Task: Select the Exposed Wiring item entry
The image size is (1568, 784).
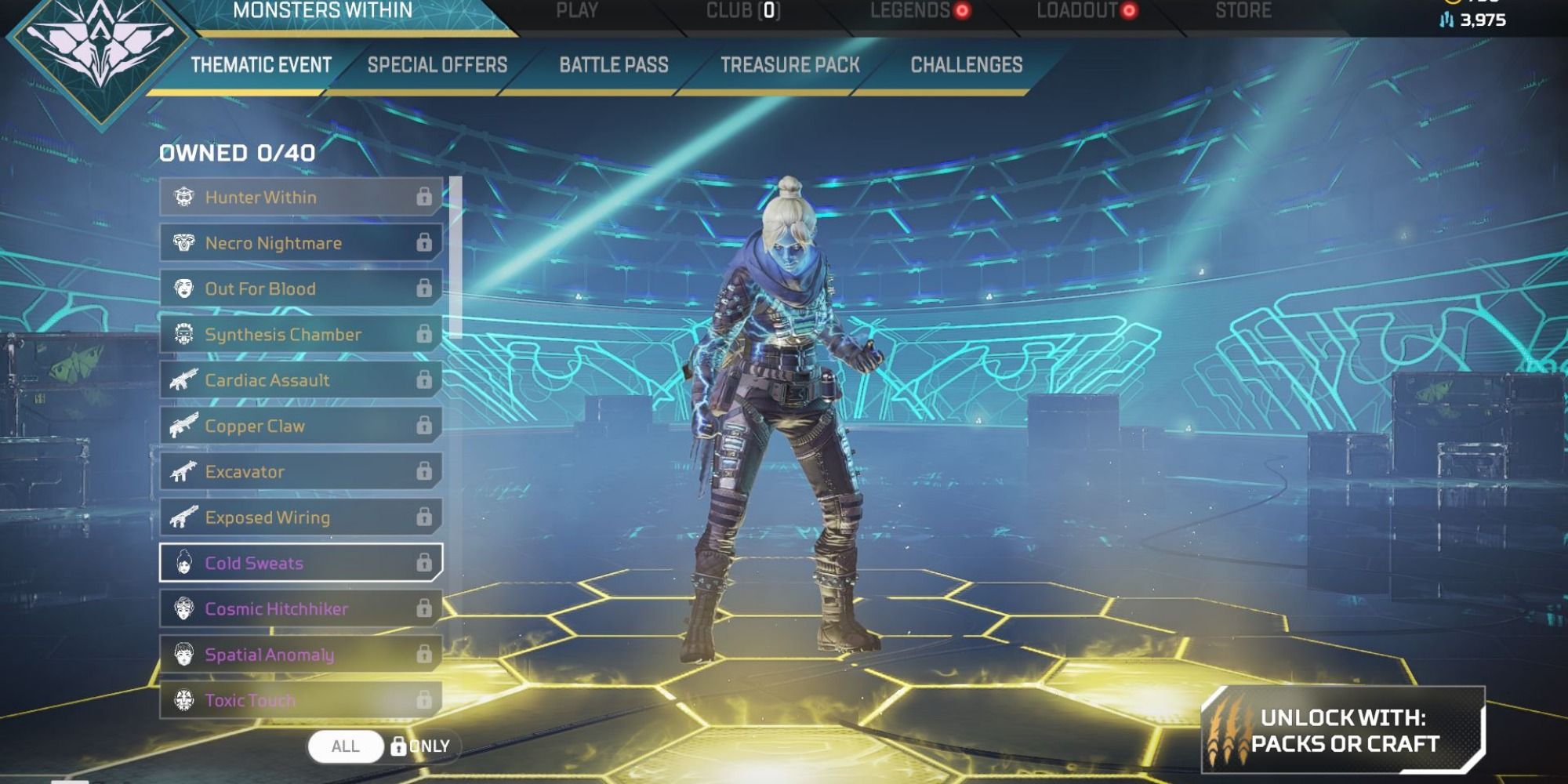Action: pyautogui.click(x=298, y=517)
